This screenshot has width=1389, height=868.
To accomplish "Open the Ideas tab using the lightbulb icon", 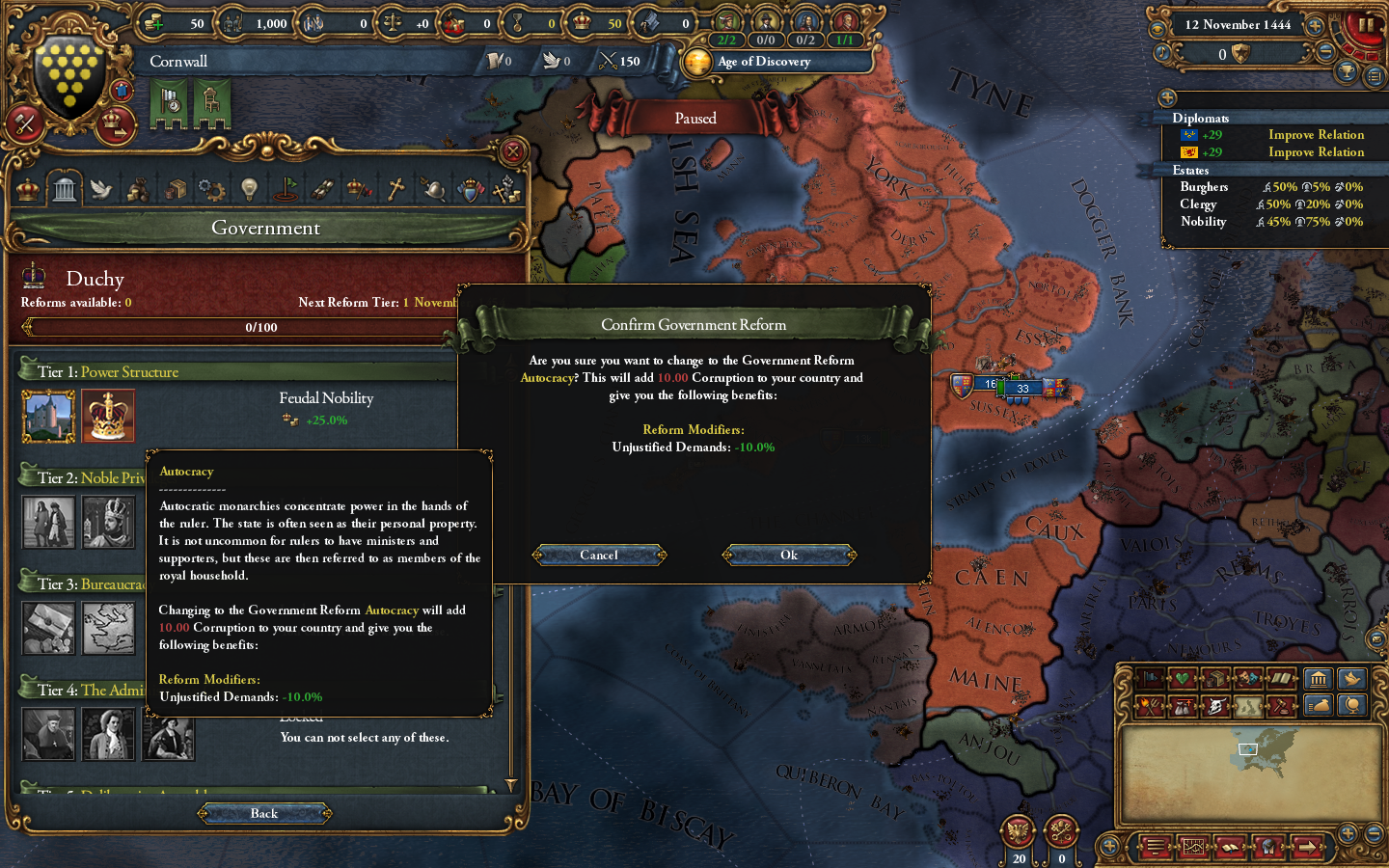I will pos(248,188).
